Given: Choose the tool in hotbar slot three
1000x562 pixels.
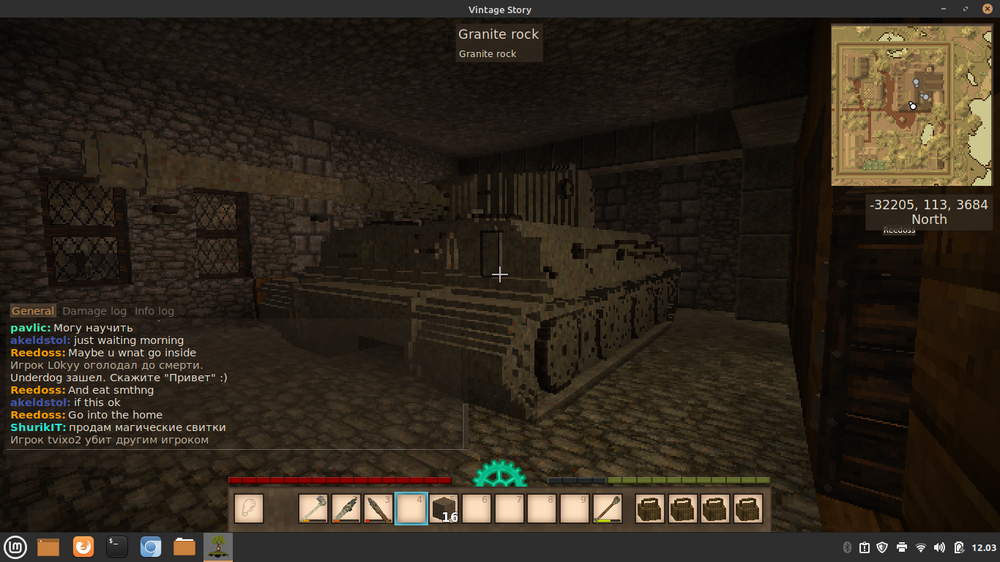Looking at the screenshot, I should pos(378,508).
